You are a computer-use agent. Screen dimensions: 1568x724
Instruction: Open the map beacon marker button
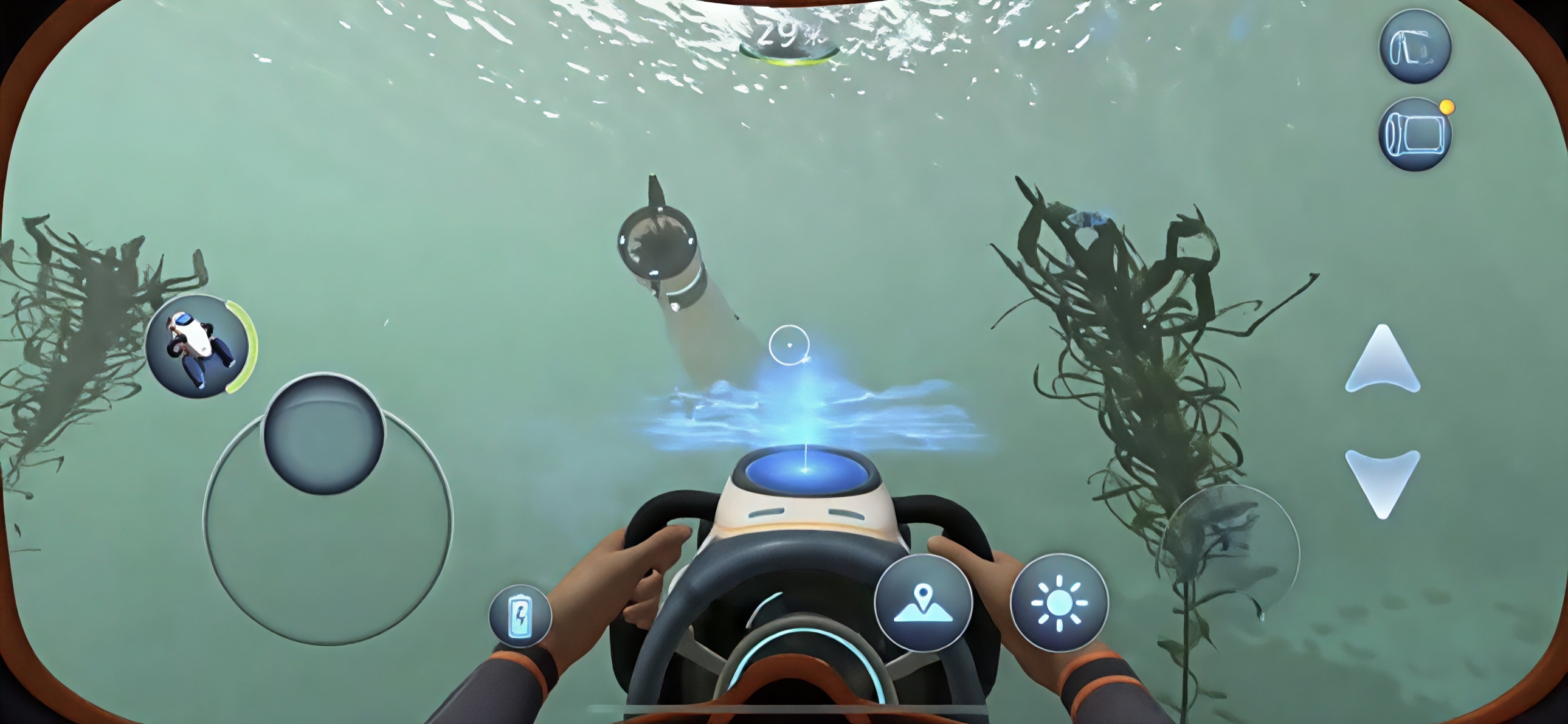pyautogui.click(x=923, y=602)
